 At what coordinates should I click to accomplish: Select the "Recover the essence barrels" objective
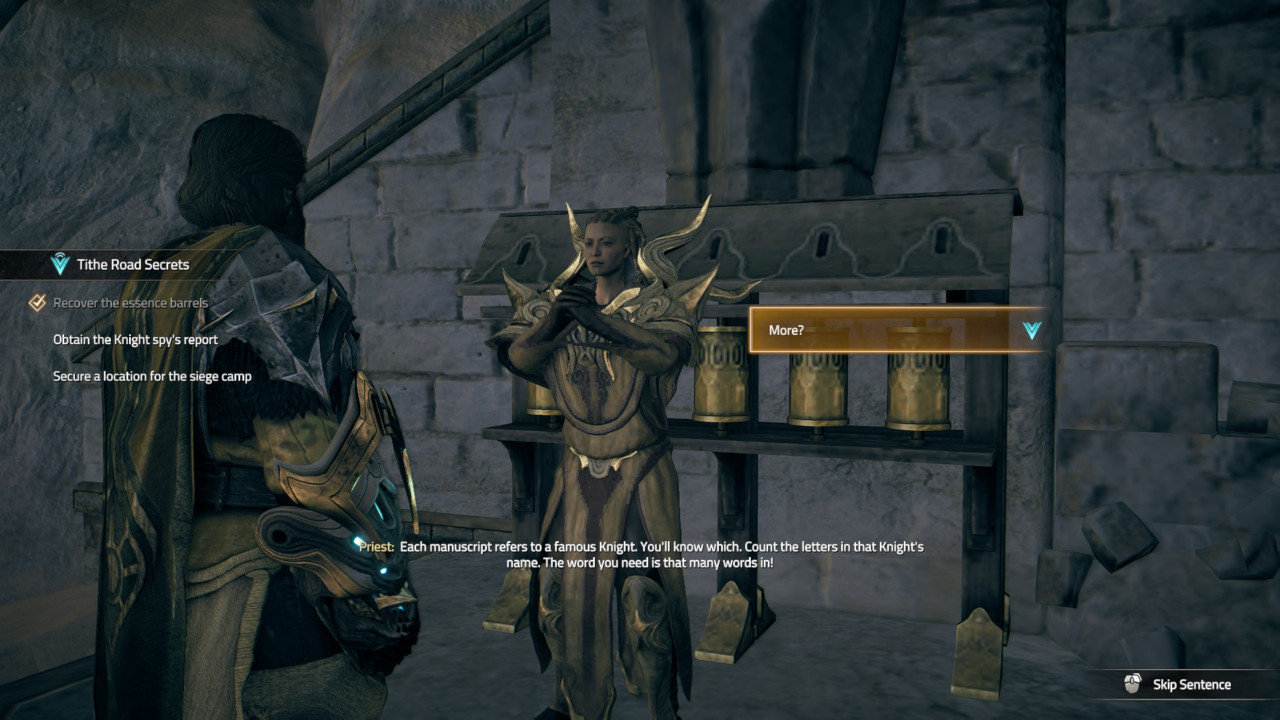click(x=130, y=303)
